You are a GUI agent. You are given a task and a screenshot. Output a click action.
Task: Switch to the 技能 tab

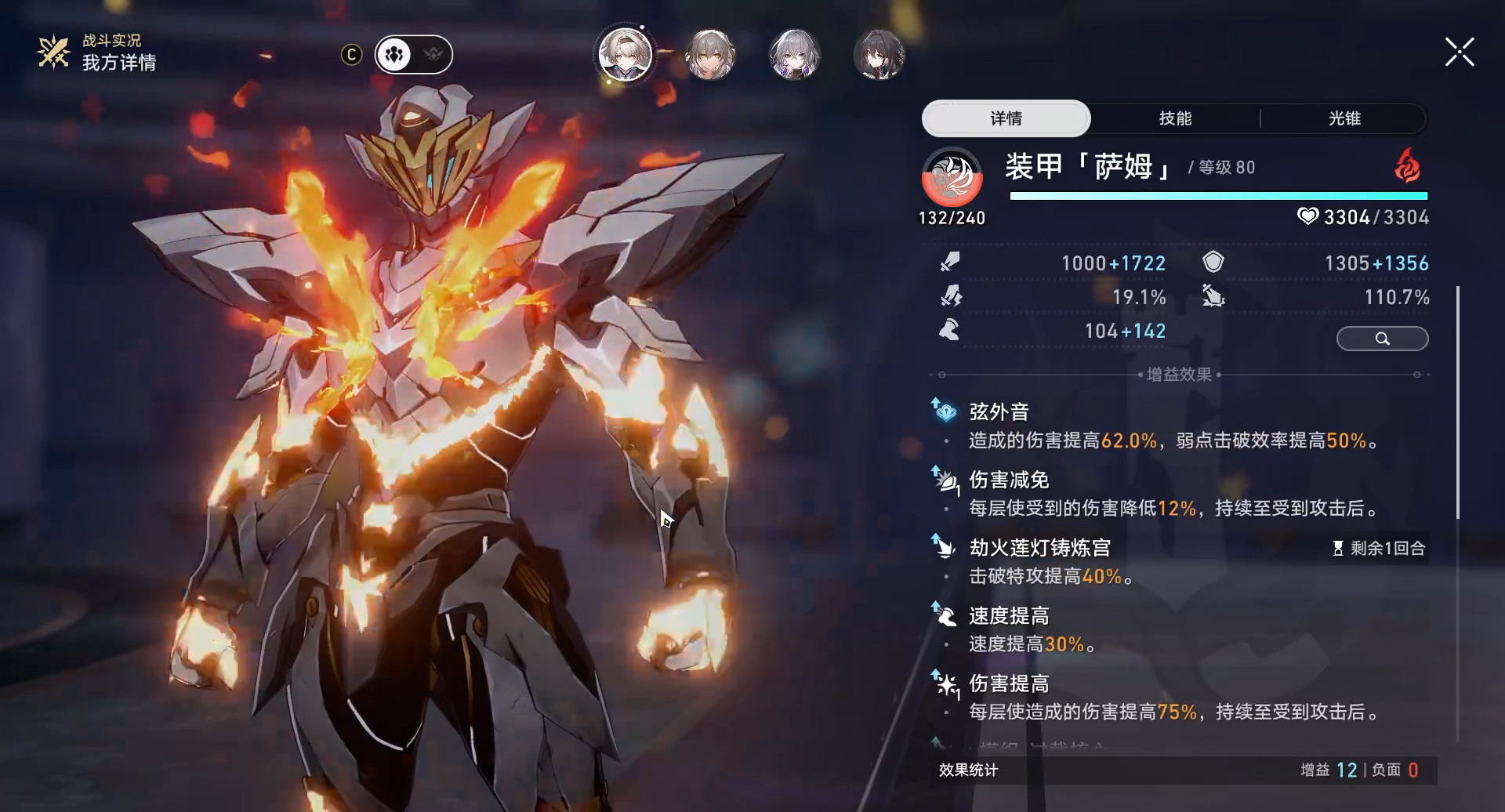coord(1174,118)
